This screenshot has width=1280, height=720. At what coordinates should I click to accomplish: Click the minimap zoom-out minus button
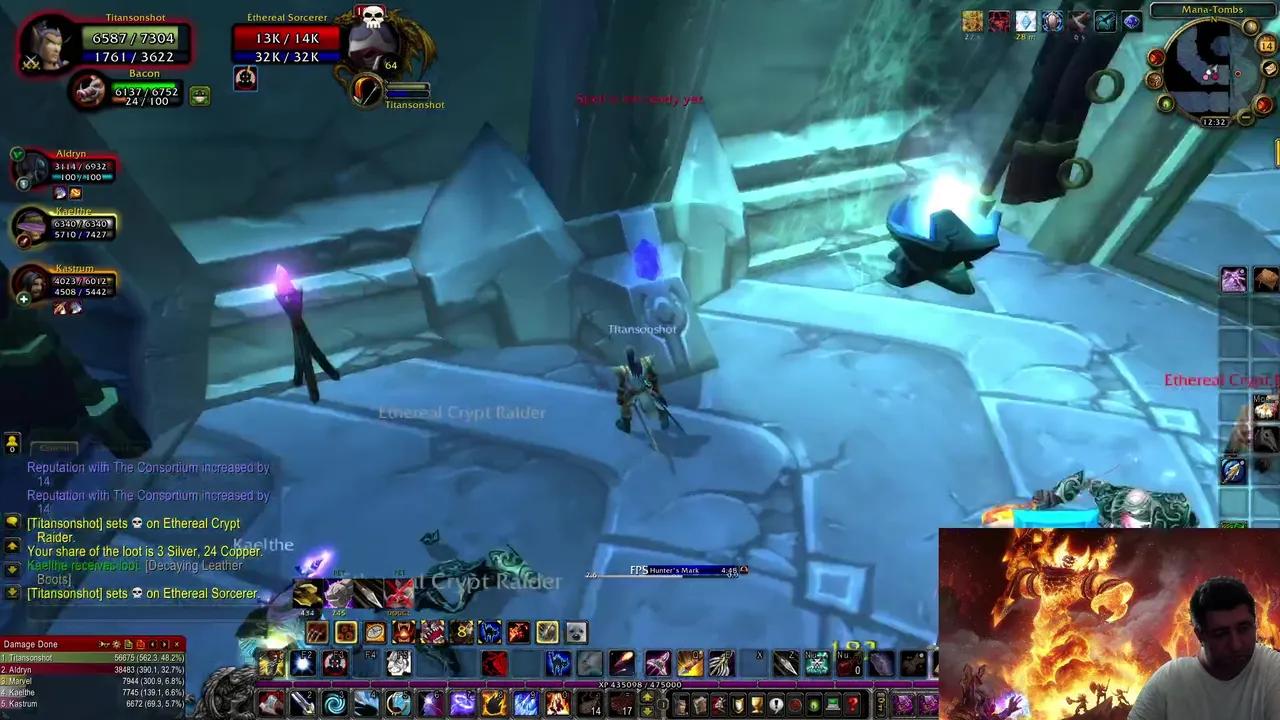coord(1245,117)
